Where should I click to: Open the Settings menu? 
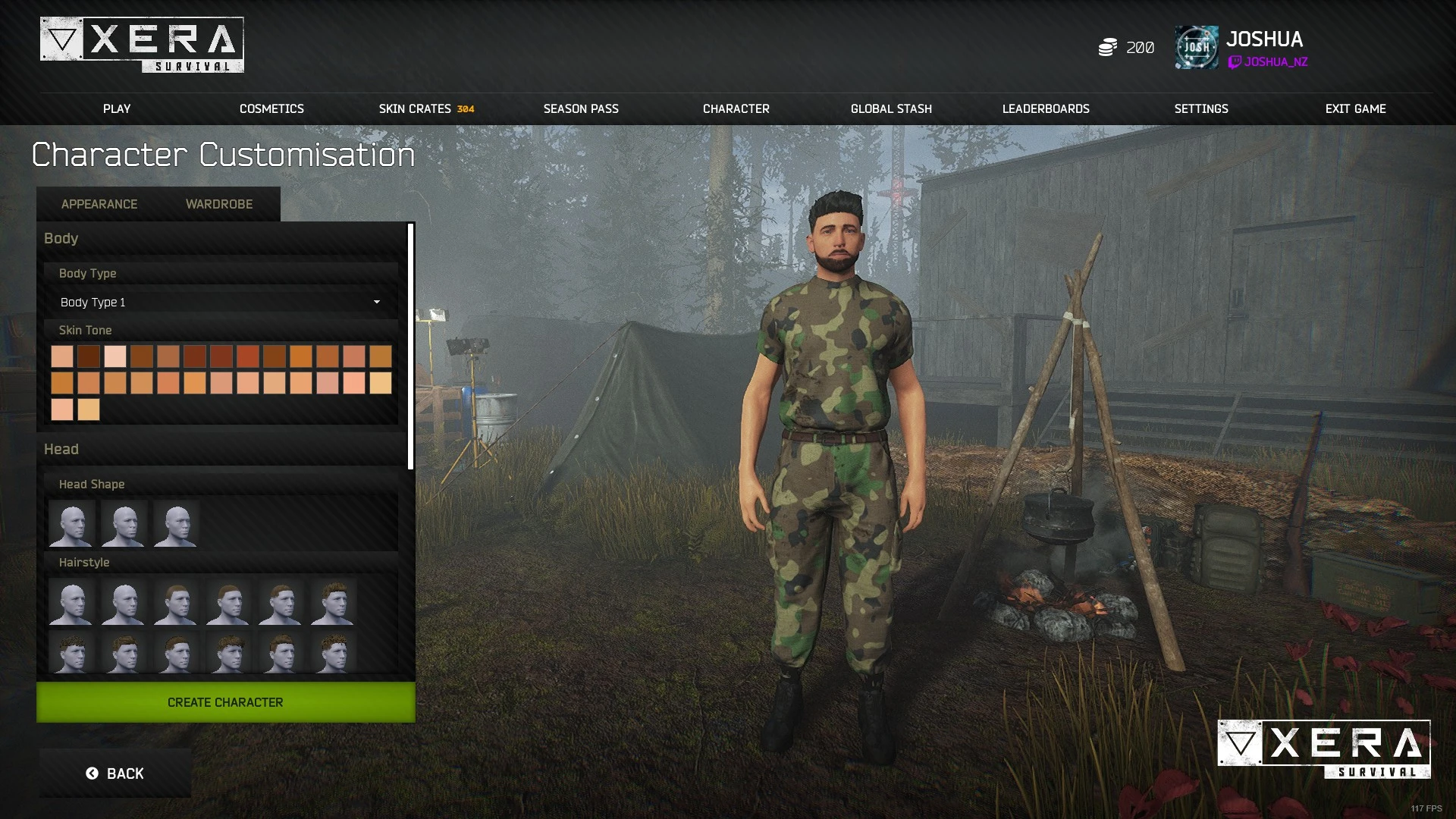(1200, 108)
